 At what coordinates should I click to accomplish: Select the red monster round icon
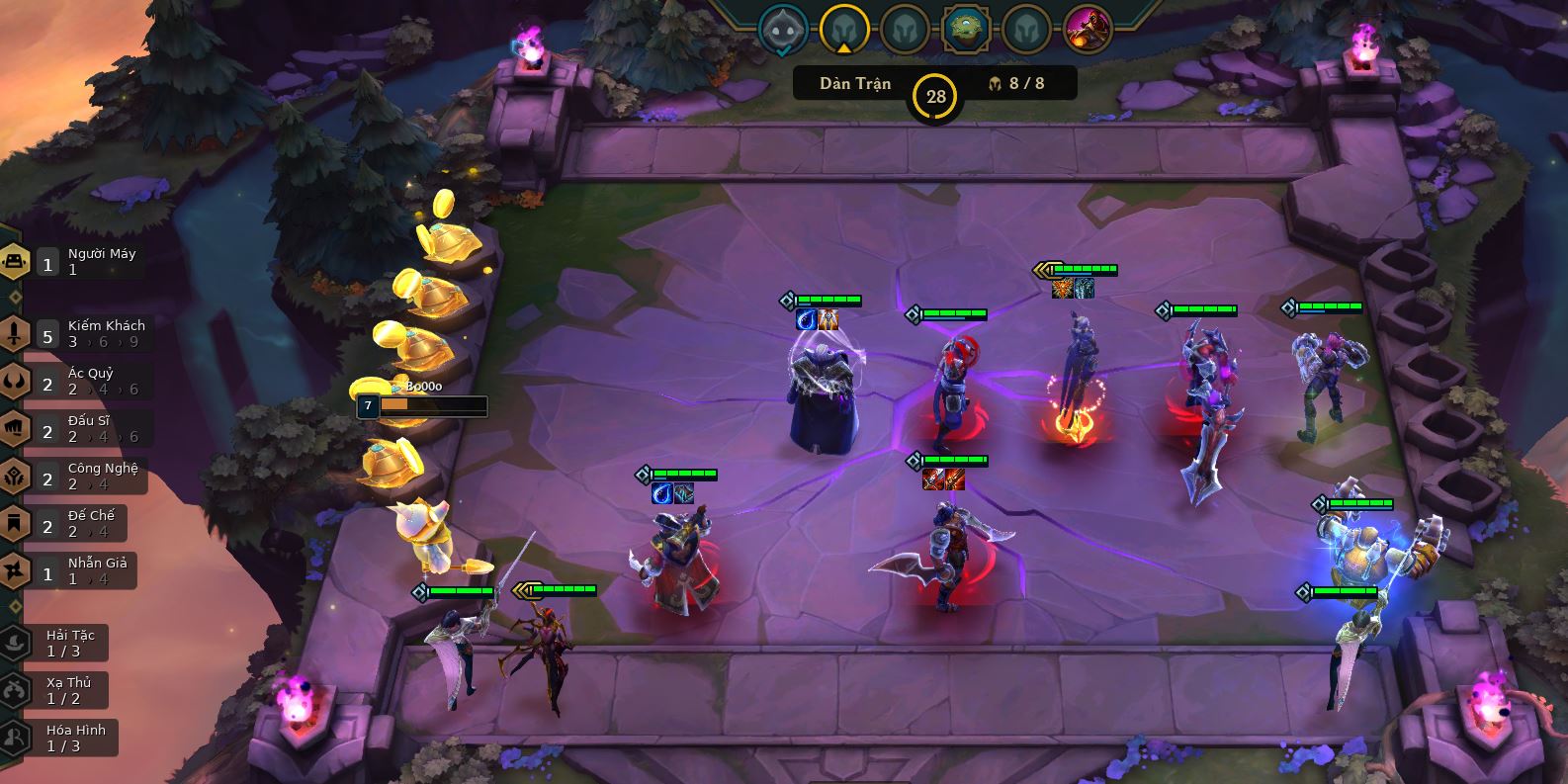coord(1088,30)
